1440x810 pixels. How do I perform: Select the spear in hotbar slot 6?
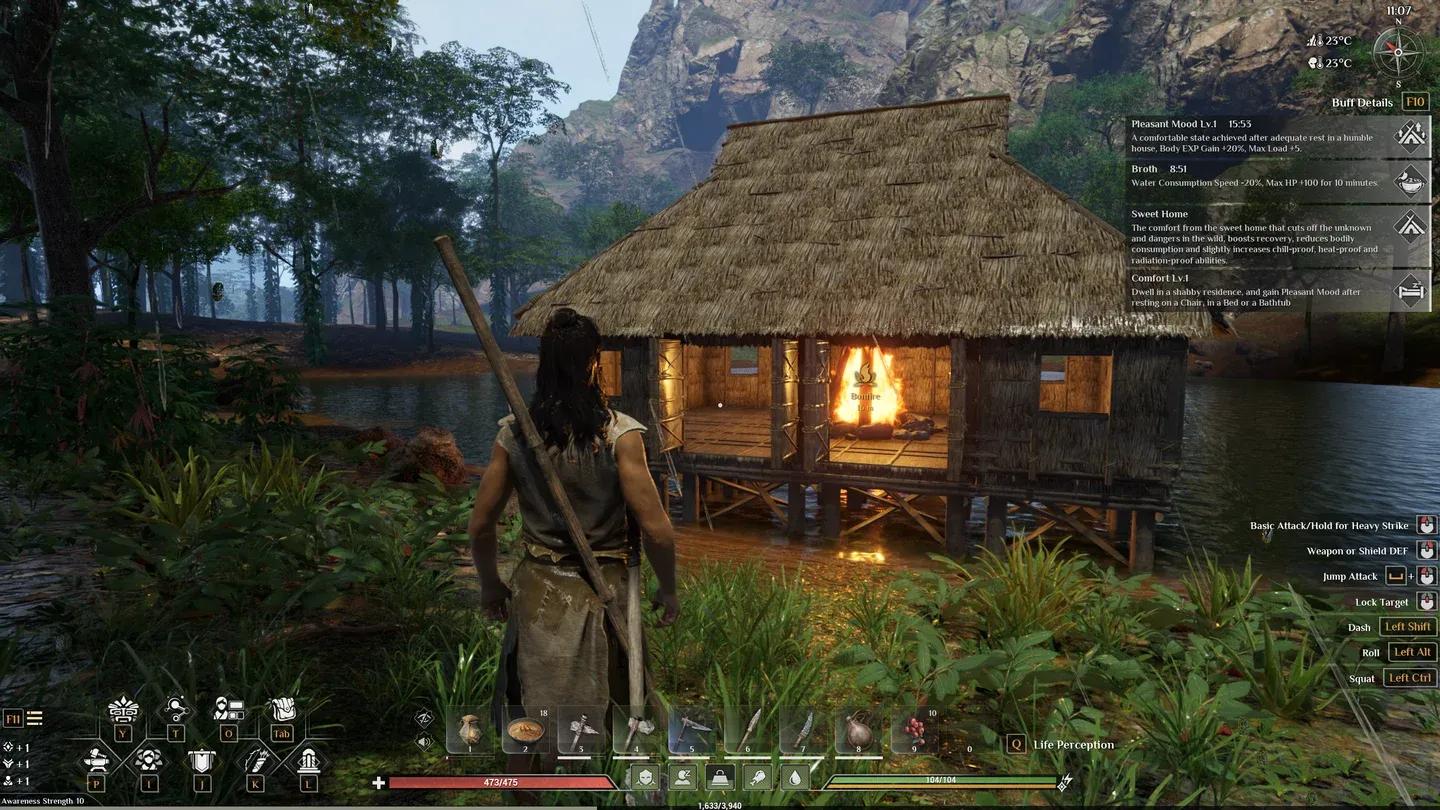pyautogui.click(x=747, y=730)
